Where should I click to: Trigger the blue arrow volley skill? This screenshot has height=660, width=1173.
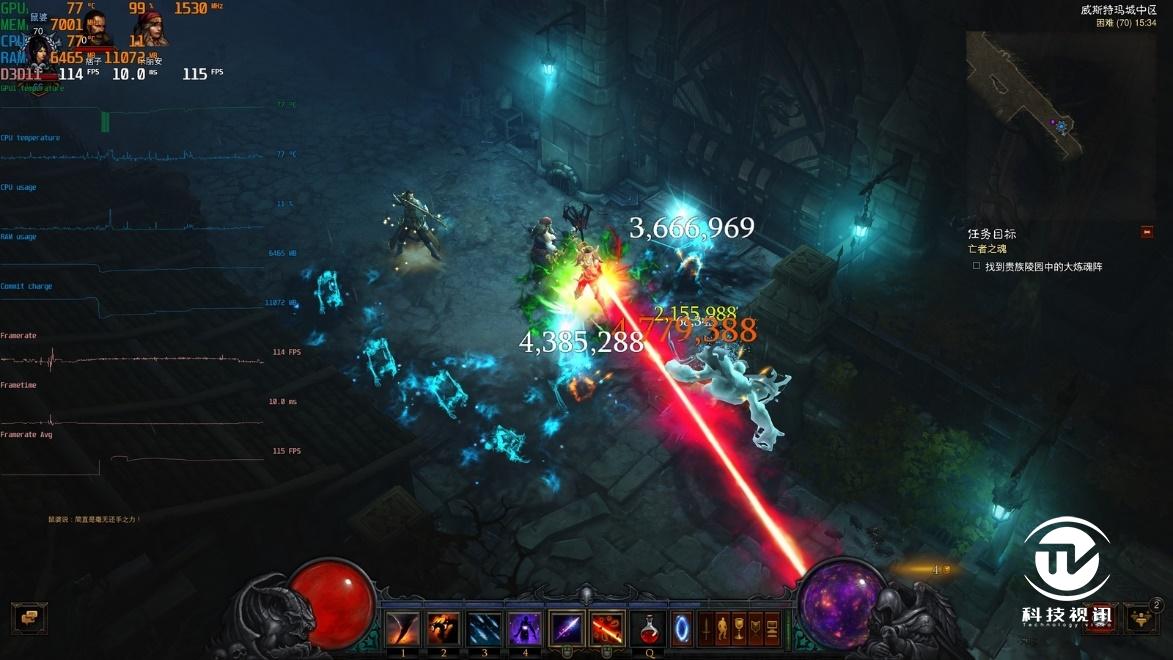tap(485, 629)
